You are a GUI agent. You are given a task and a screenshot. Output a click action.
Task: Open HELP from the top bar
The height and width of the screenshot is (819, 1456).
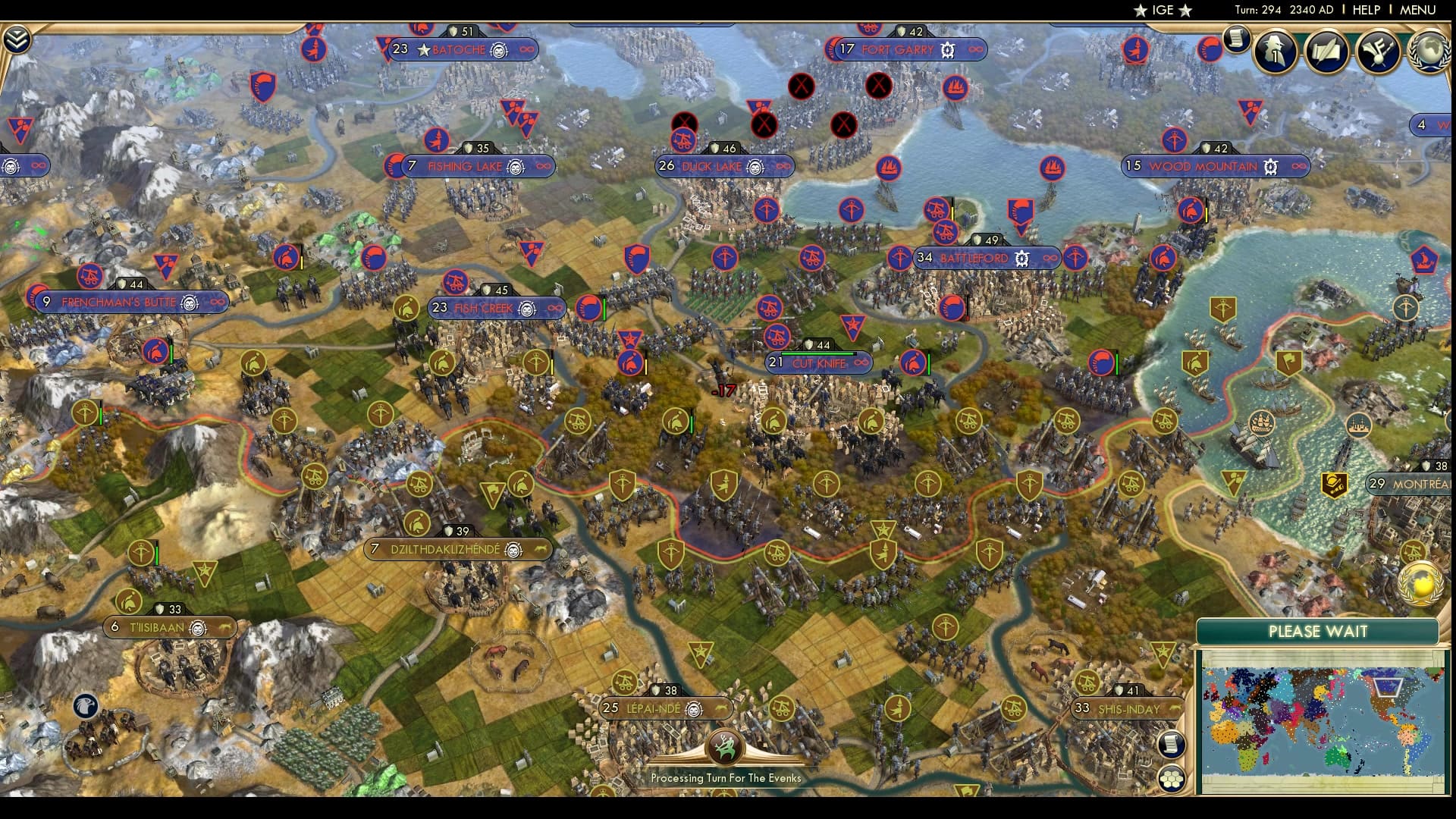click(1365, 11)
